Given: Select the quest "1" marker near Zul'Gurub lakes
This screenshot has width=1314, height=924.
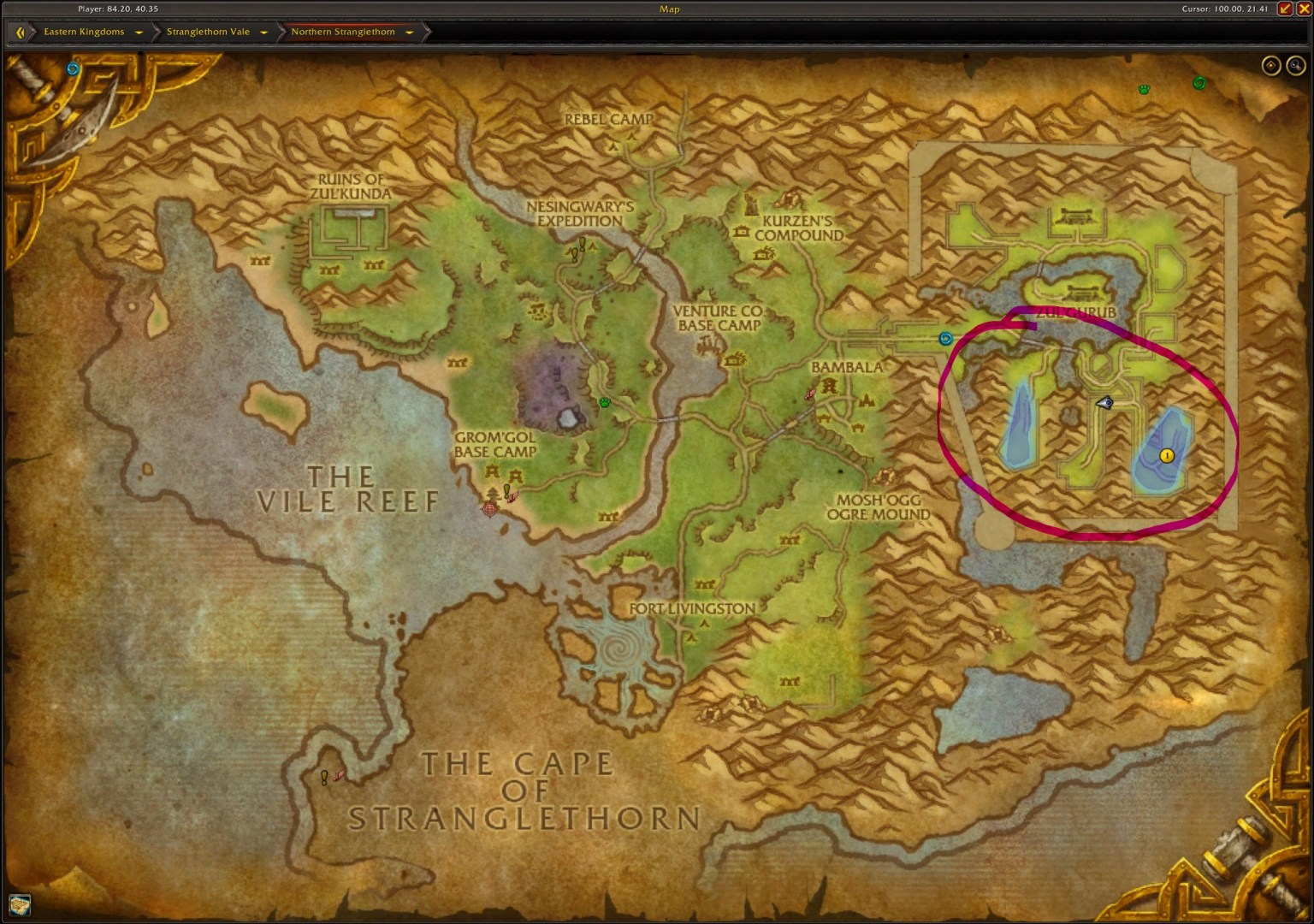Looking at the screenshot, I should (1165, 456).
